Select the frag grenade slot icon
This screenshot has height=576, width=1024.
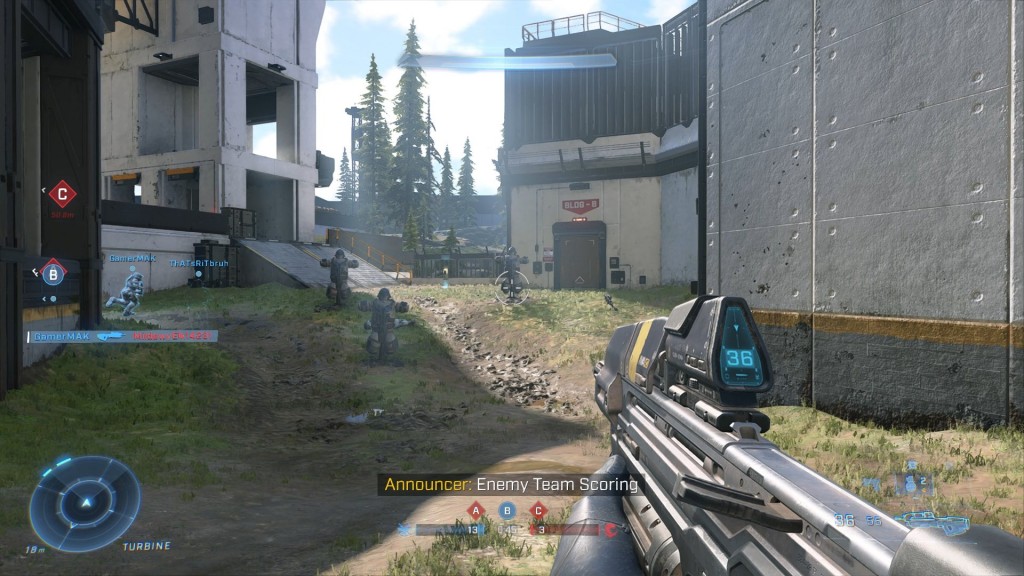coord(909,482)
